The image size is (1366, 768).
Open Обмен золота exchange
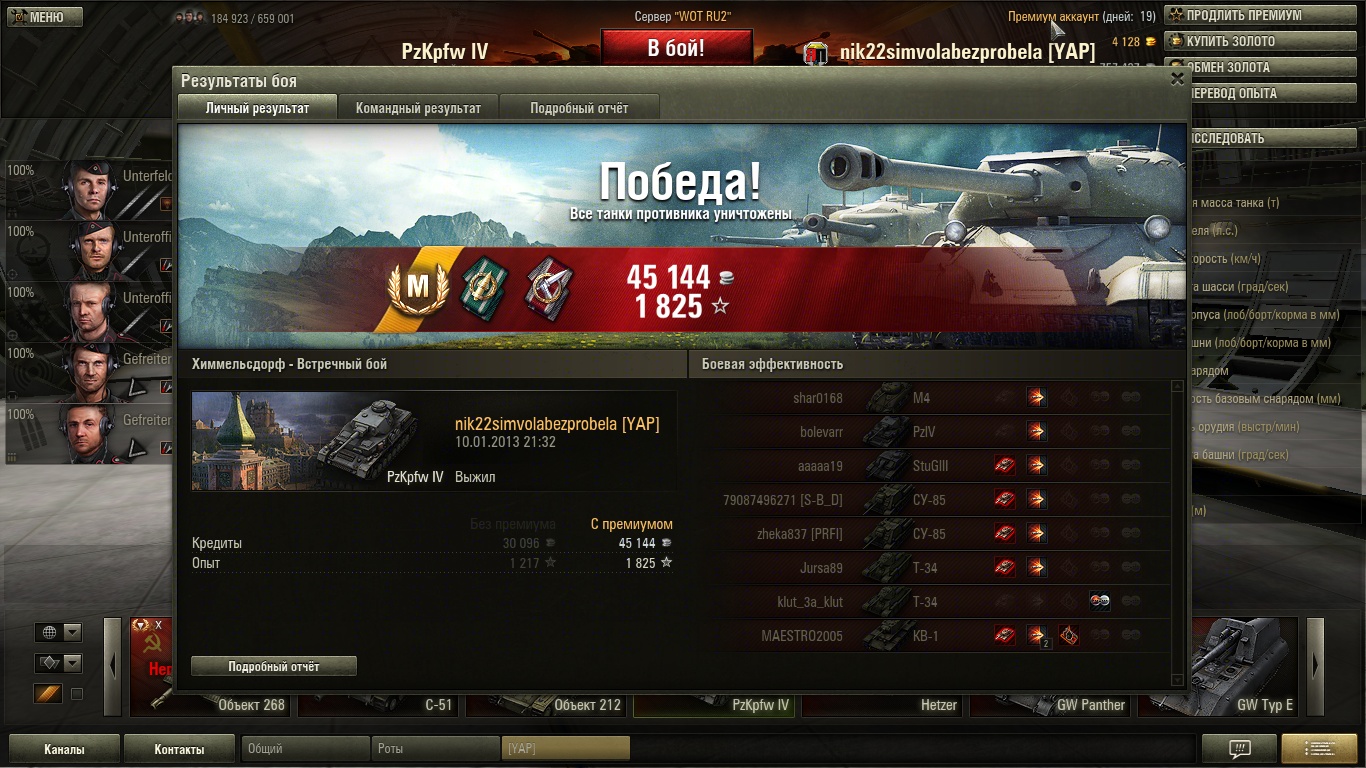(x=1256, y=68)
